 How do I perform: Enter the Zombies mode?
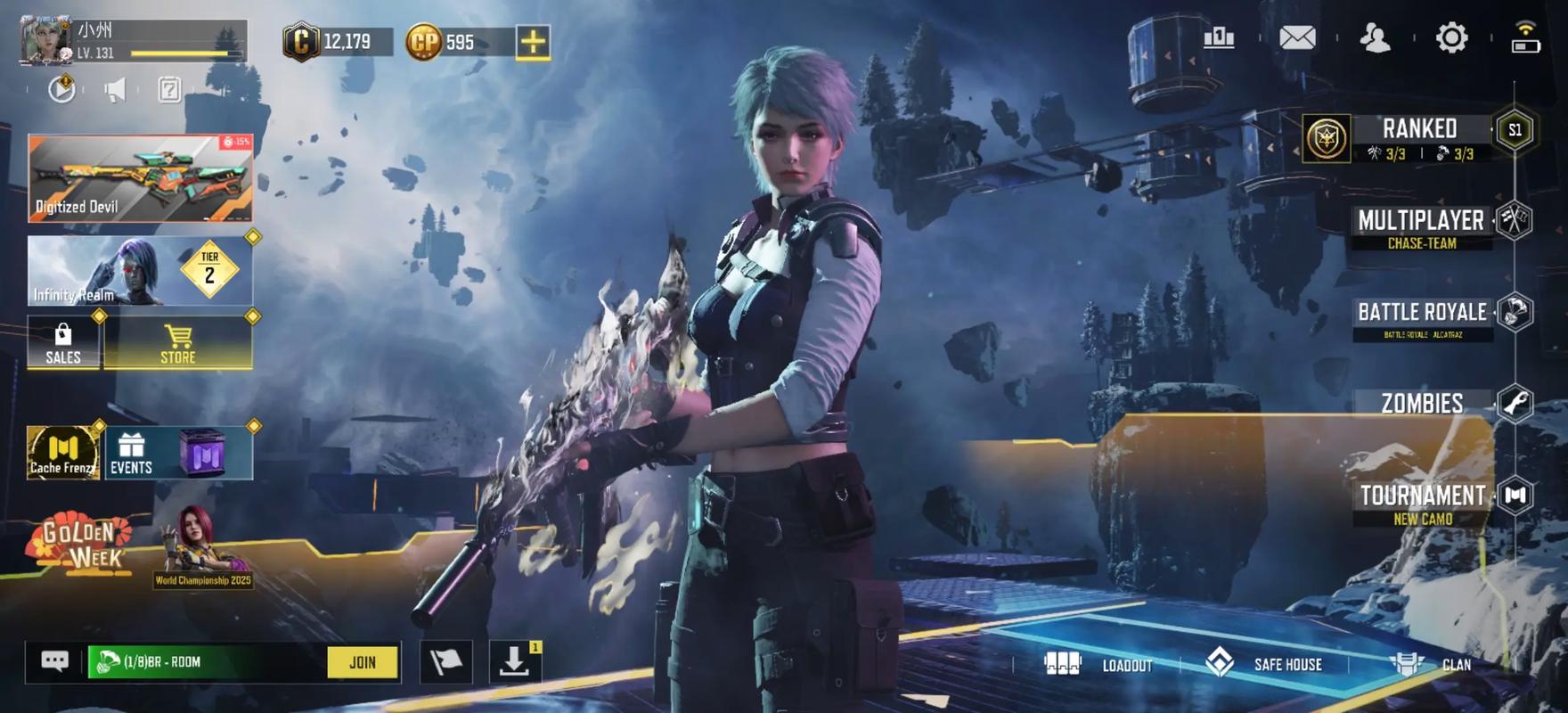click(x=1422, y=404)
